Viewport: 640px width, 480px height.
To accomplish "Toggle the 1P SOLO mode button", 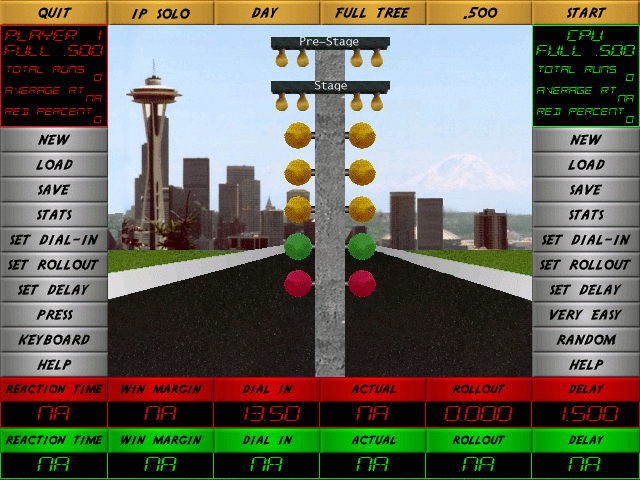I will click(160, 13).
